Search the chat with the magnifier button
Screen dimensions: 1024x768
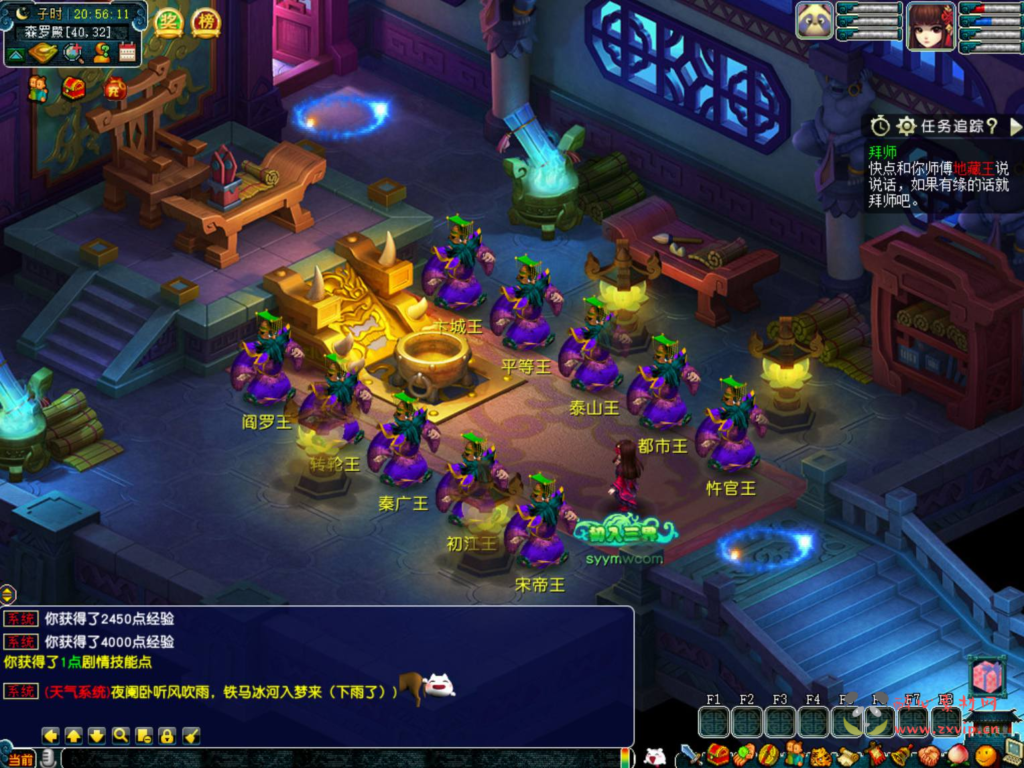[x=120, y=736]
